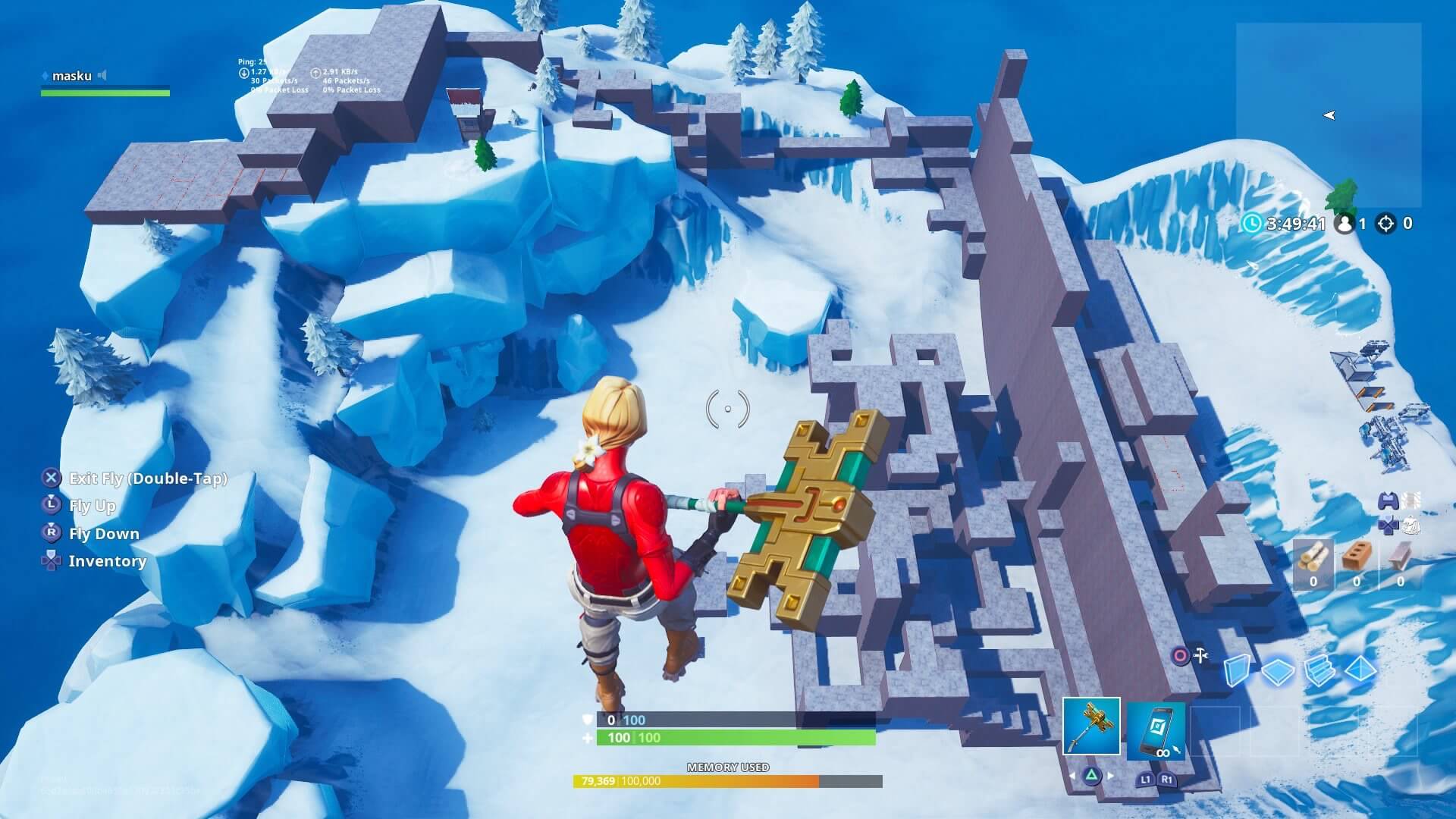Viewport: 1456px width, 819px height.
Task: Mute the speaker icon next to masku
Action: (x=102, y=76)
